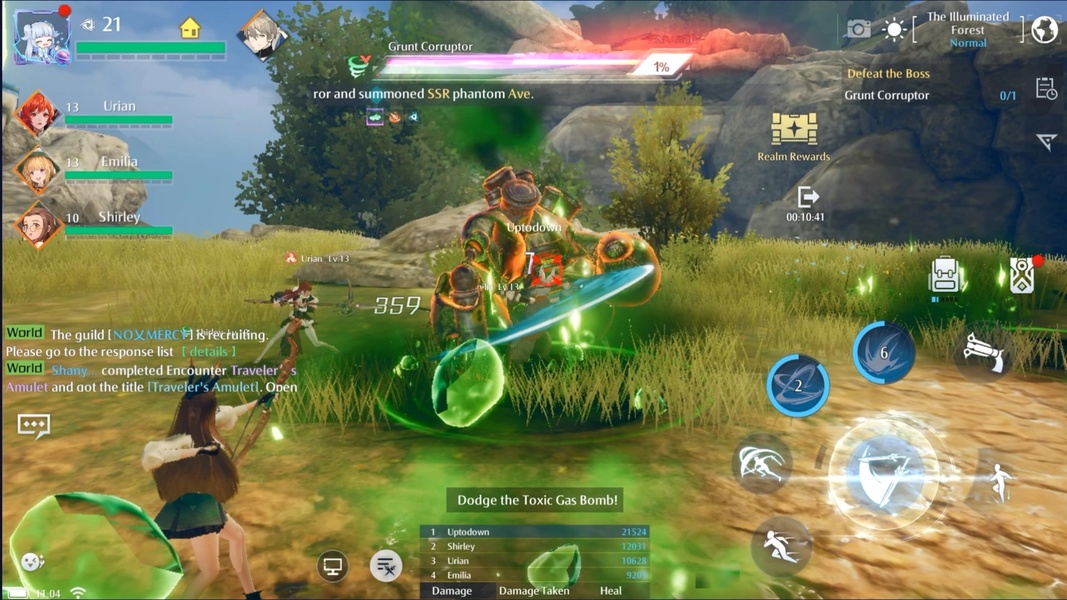Select the gray-haired companion portrait
Viewport: 1067px width, 600px height.
(x=262, y=35)
